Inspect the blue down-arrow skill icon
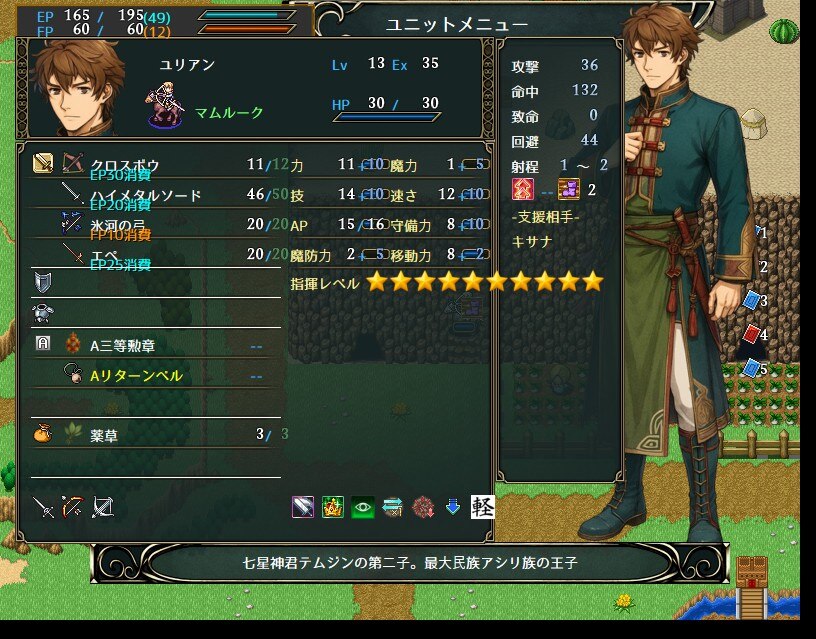Image resolution: width=816 pixels, height=639 pixels. tap(452, 507)
